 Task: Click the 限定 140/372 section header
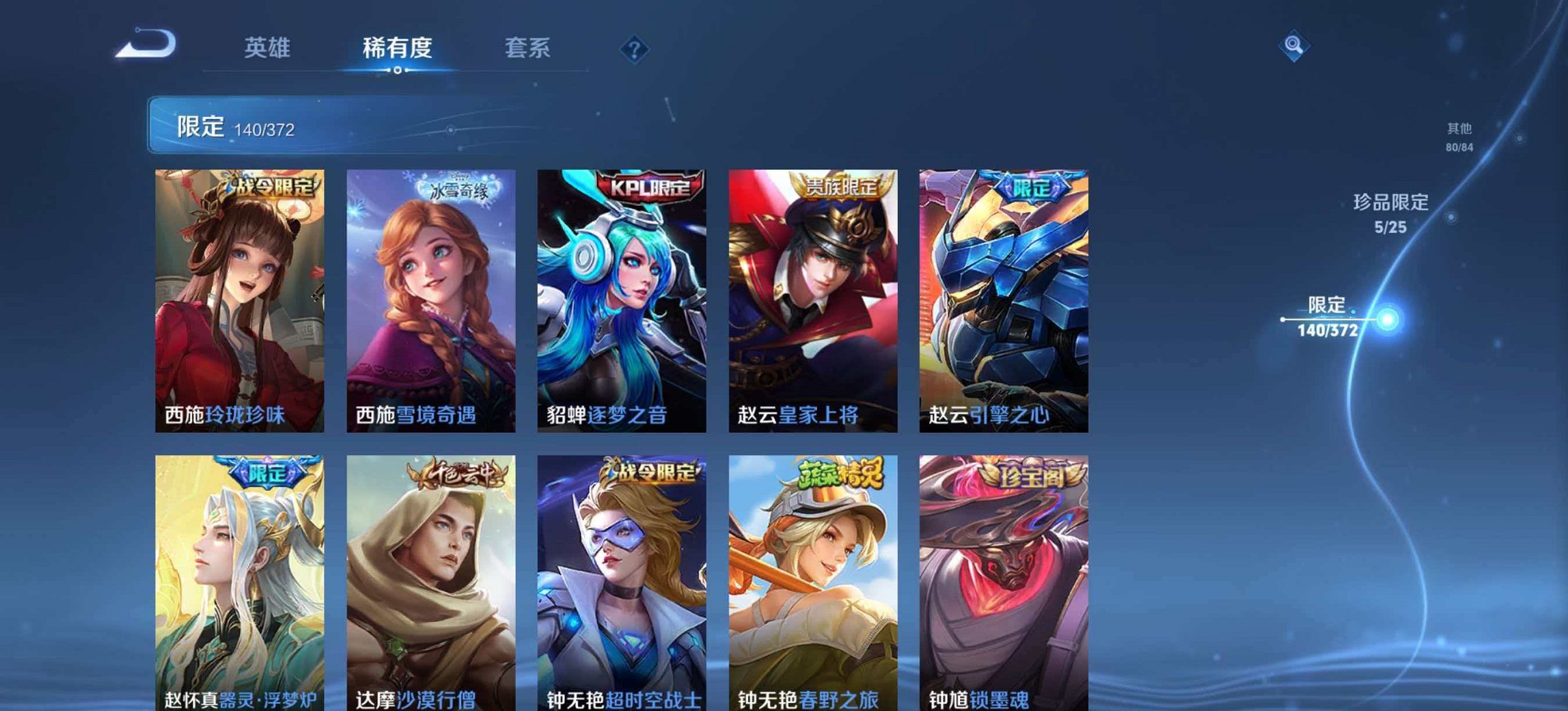coord(232,128)
